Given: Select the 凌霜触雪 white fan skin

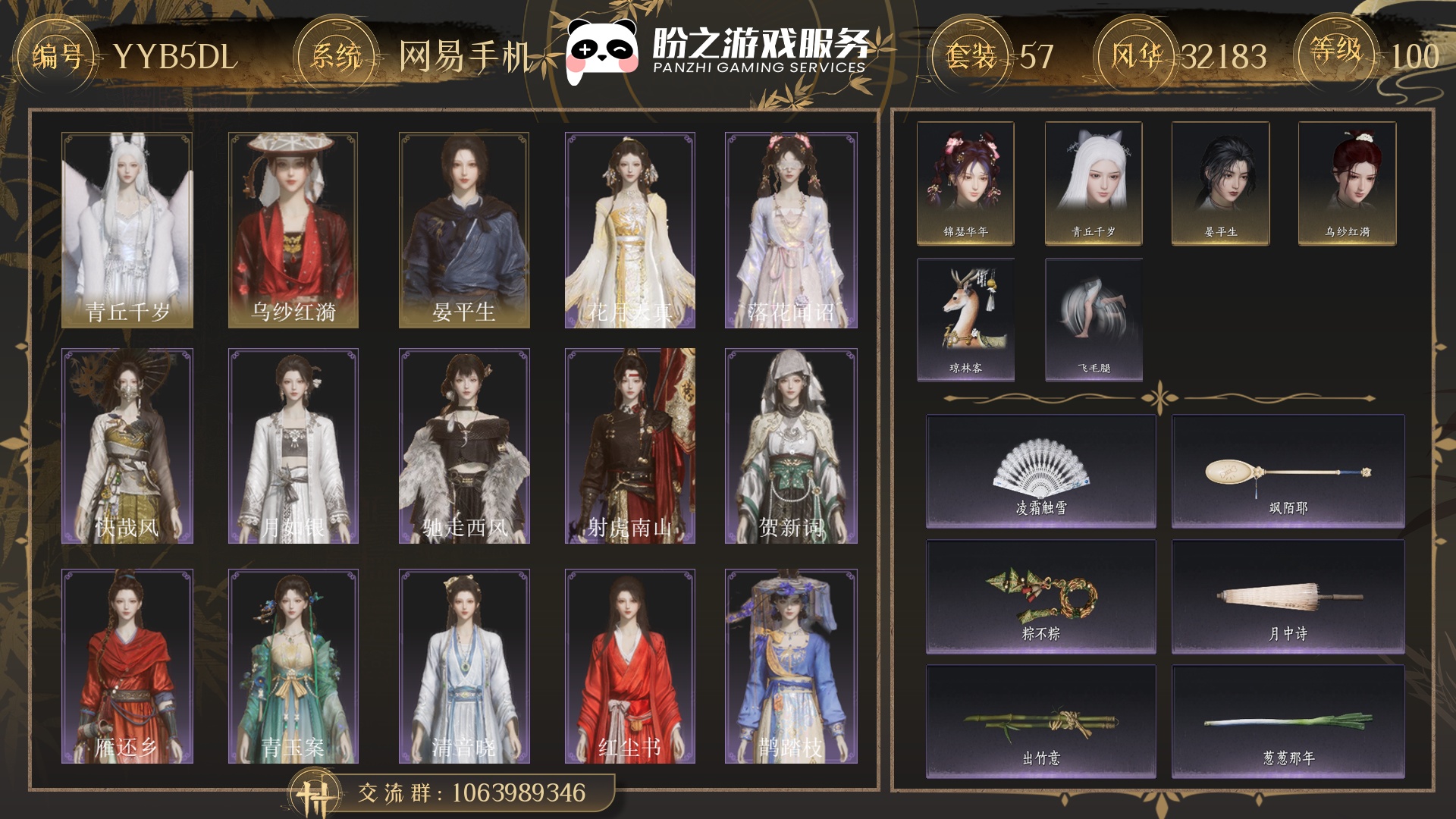Looking at the screenshot, I should point(1041,472).
